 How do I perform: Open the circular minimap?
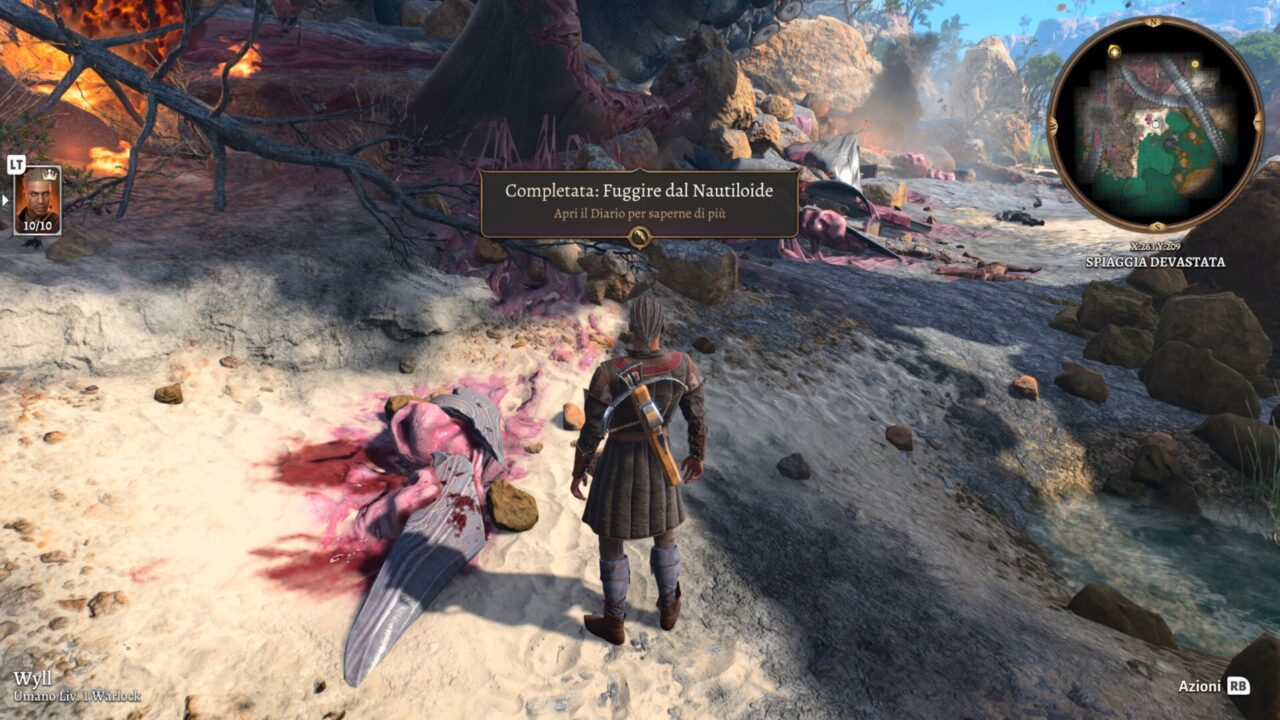click(x=1155, y=125)
